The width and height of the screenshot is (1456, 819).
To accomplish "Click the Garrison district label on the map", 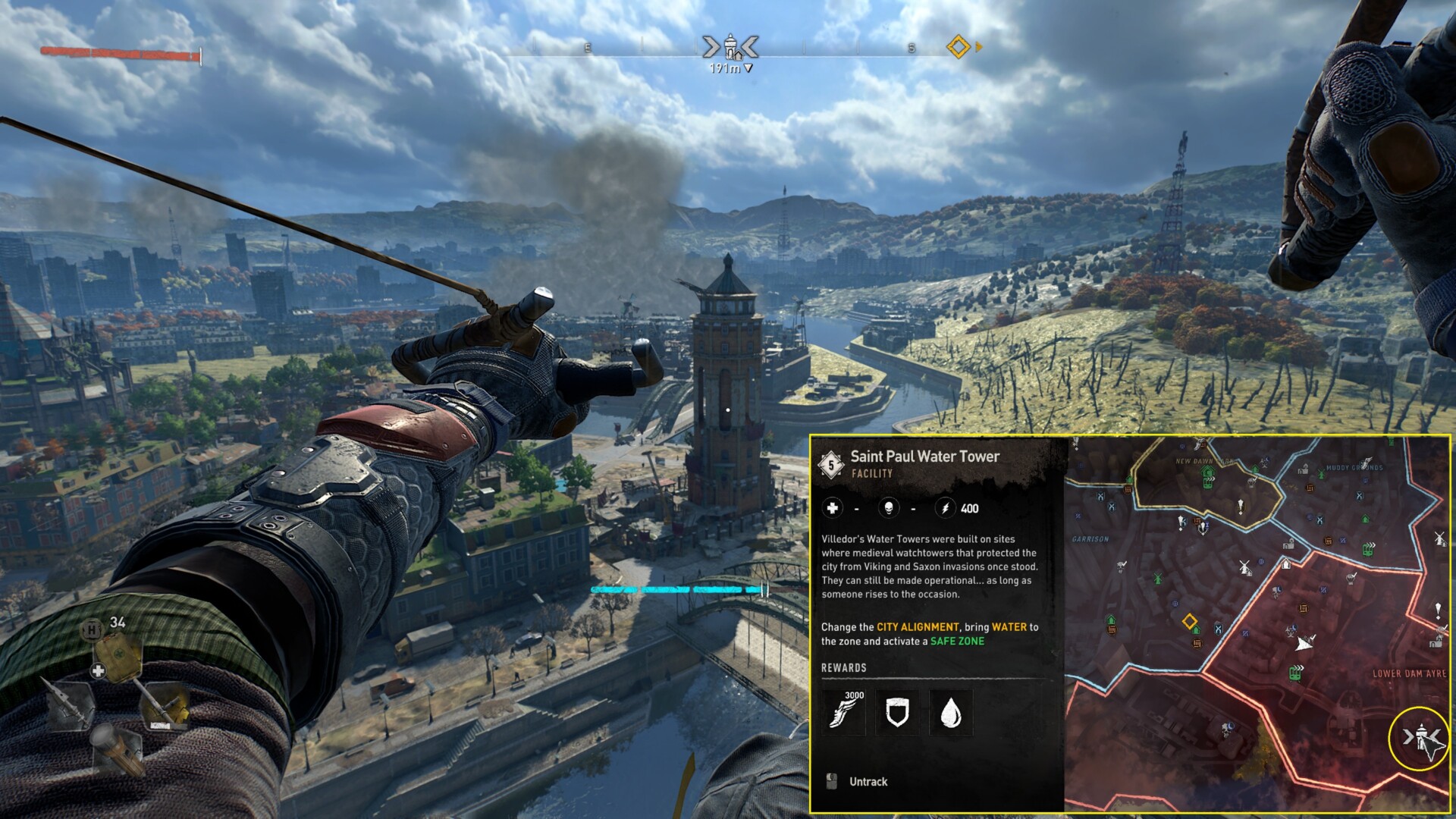I will click(x=1090, y=539).
